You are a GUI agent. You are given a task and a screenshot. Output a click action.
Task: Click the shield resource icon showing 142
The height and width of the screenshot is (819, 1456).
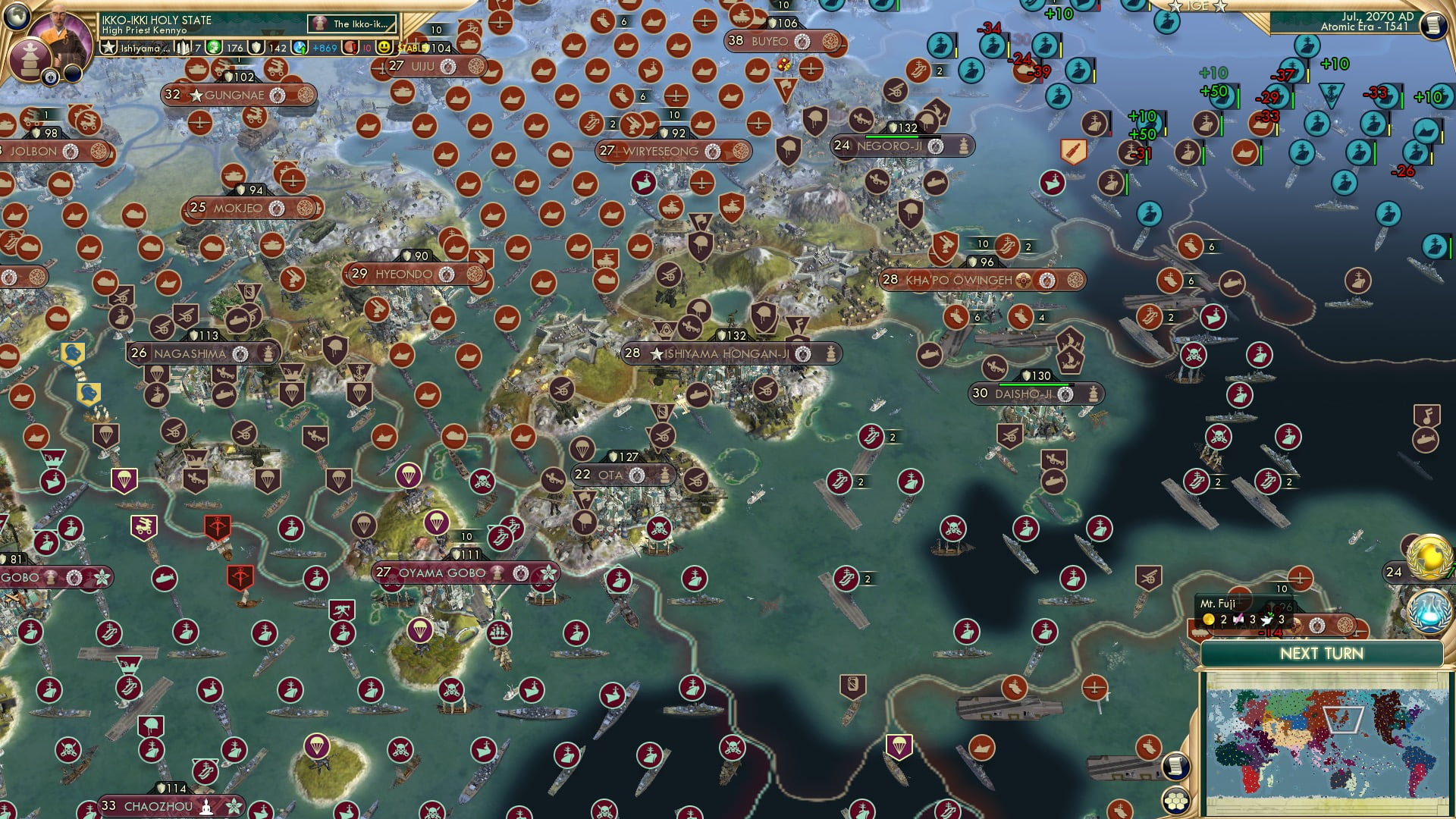pyautogui.click(x=256, y=48)
